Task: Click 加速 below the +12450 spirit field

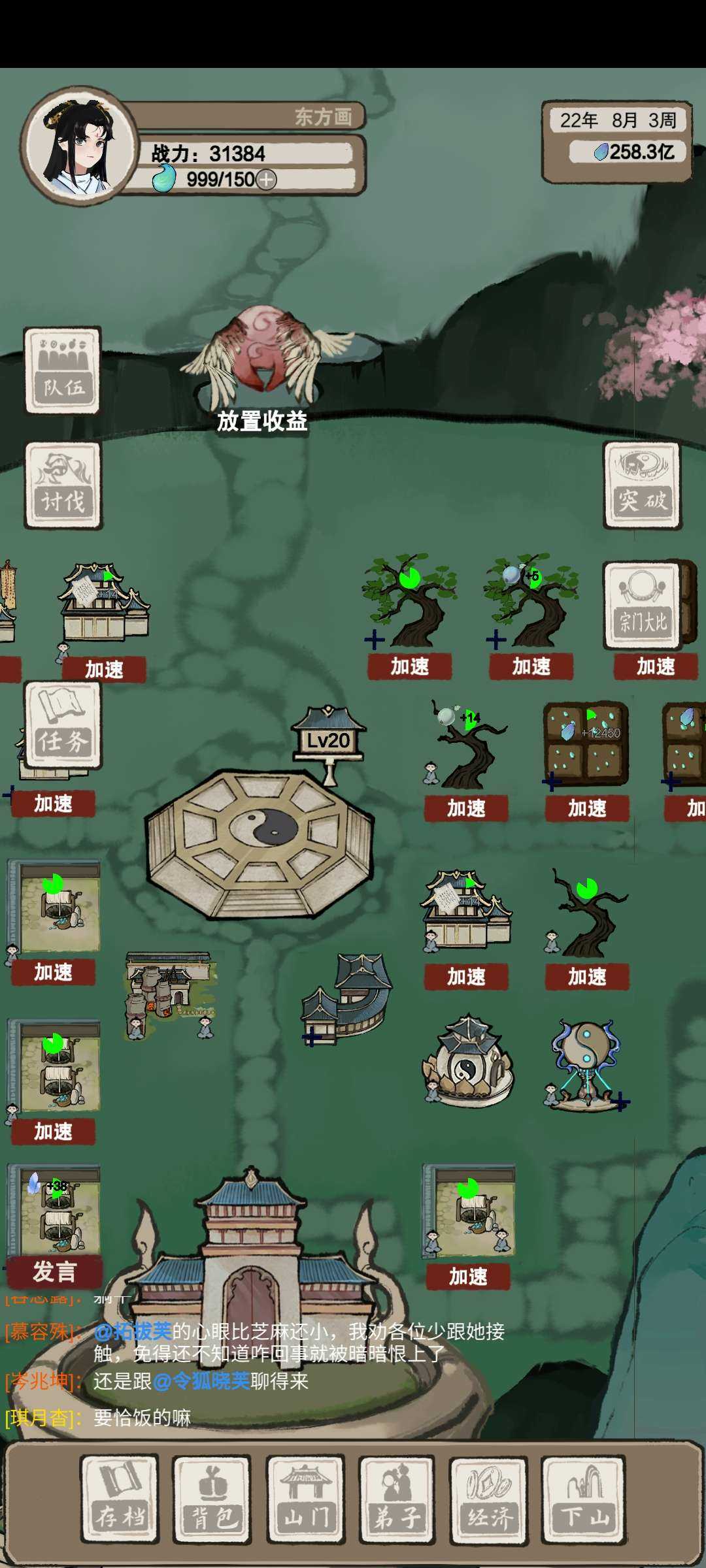Action: pos(587,808)
